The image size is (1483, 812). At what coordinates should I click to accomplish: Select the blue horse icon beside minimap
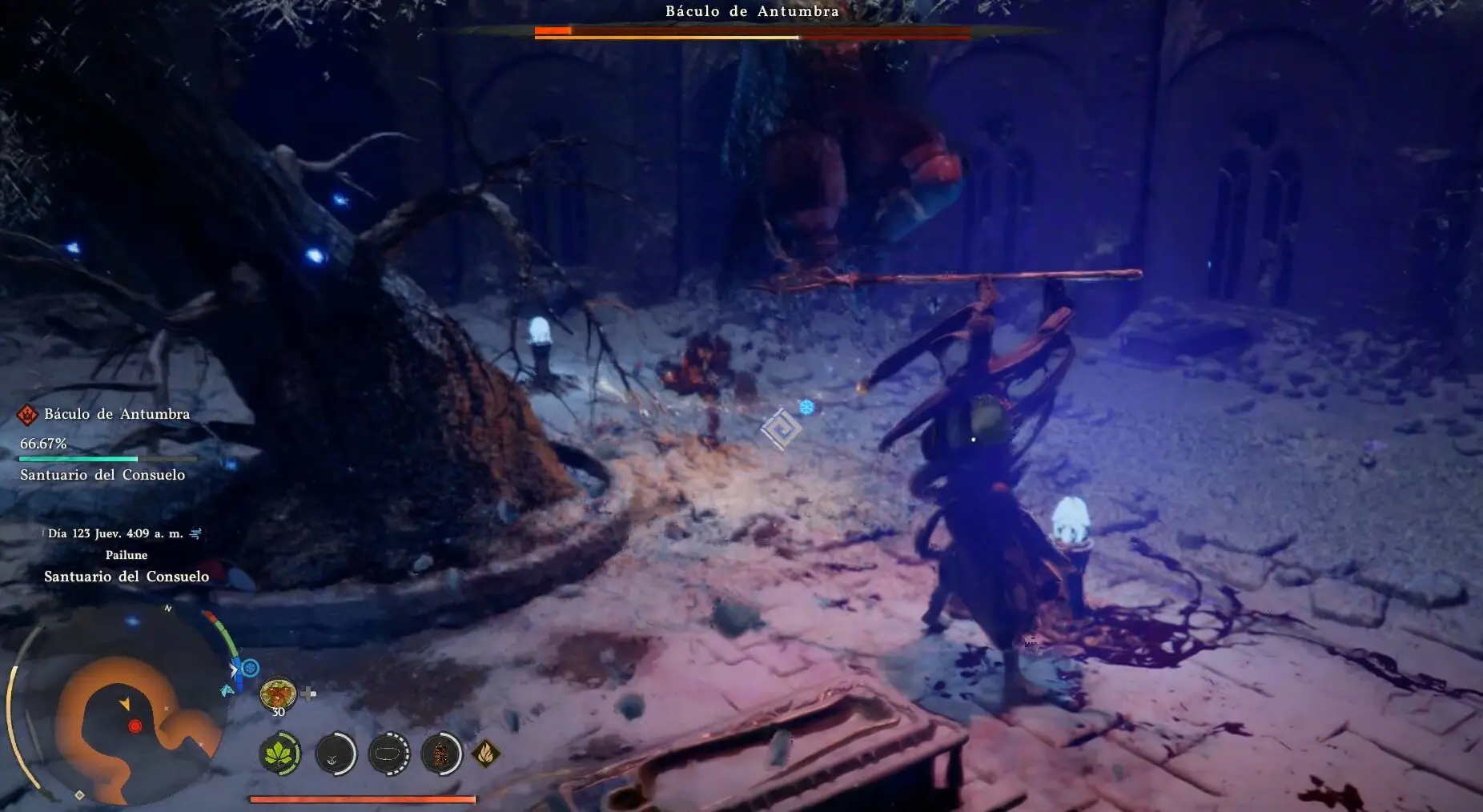pyautogui.click(x=228, y=689)
